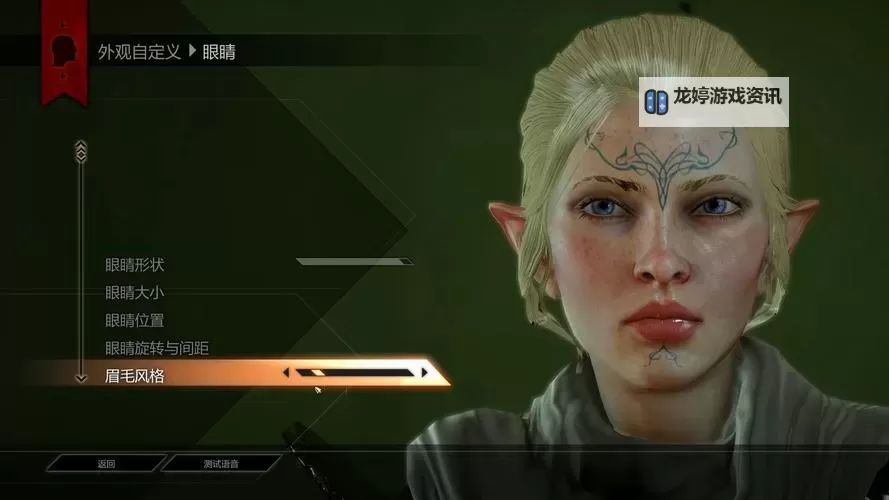Return to 外观自定义 via the breadcrumb

pos(139,52)
